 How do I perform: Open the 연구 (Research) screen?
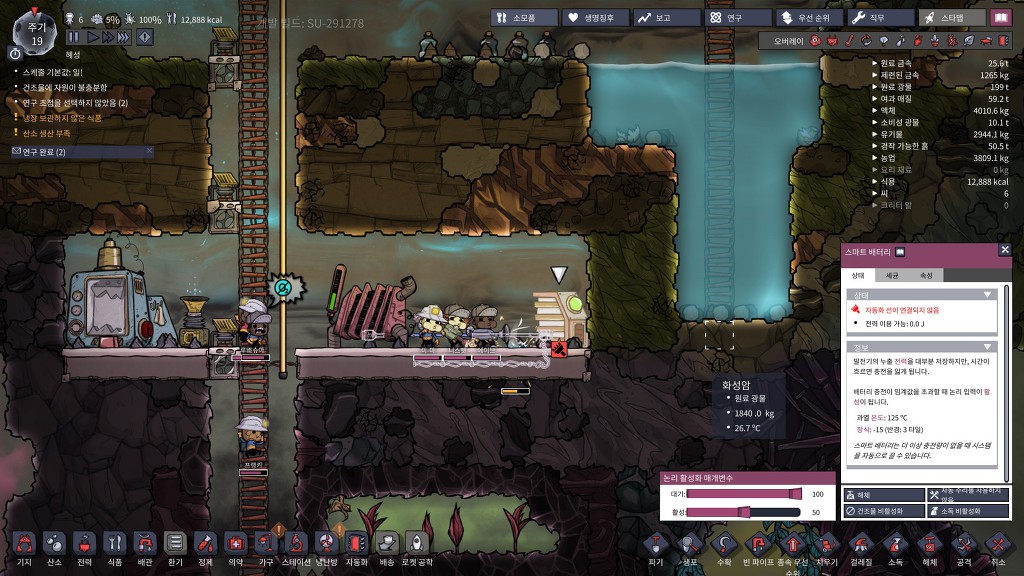[739, 17]
